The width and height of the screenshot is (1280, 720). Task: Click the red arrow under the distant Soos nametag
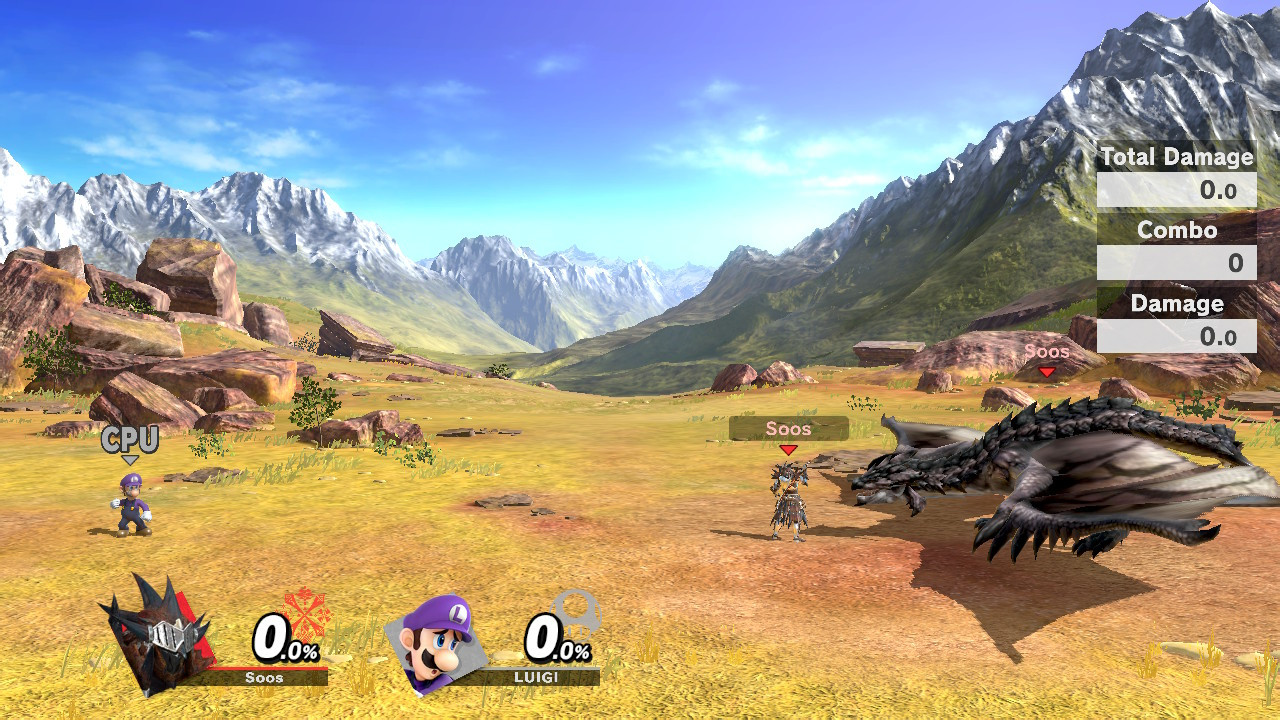(x=1046, y=372)
